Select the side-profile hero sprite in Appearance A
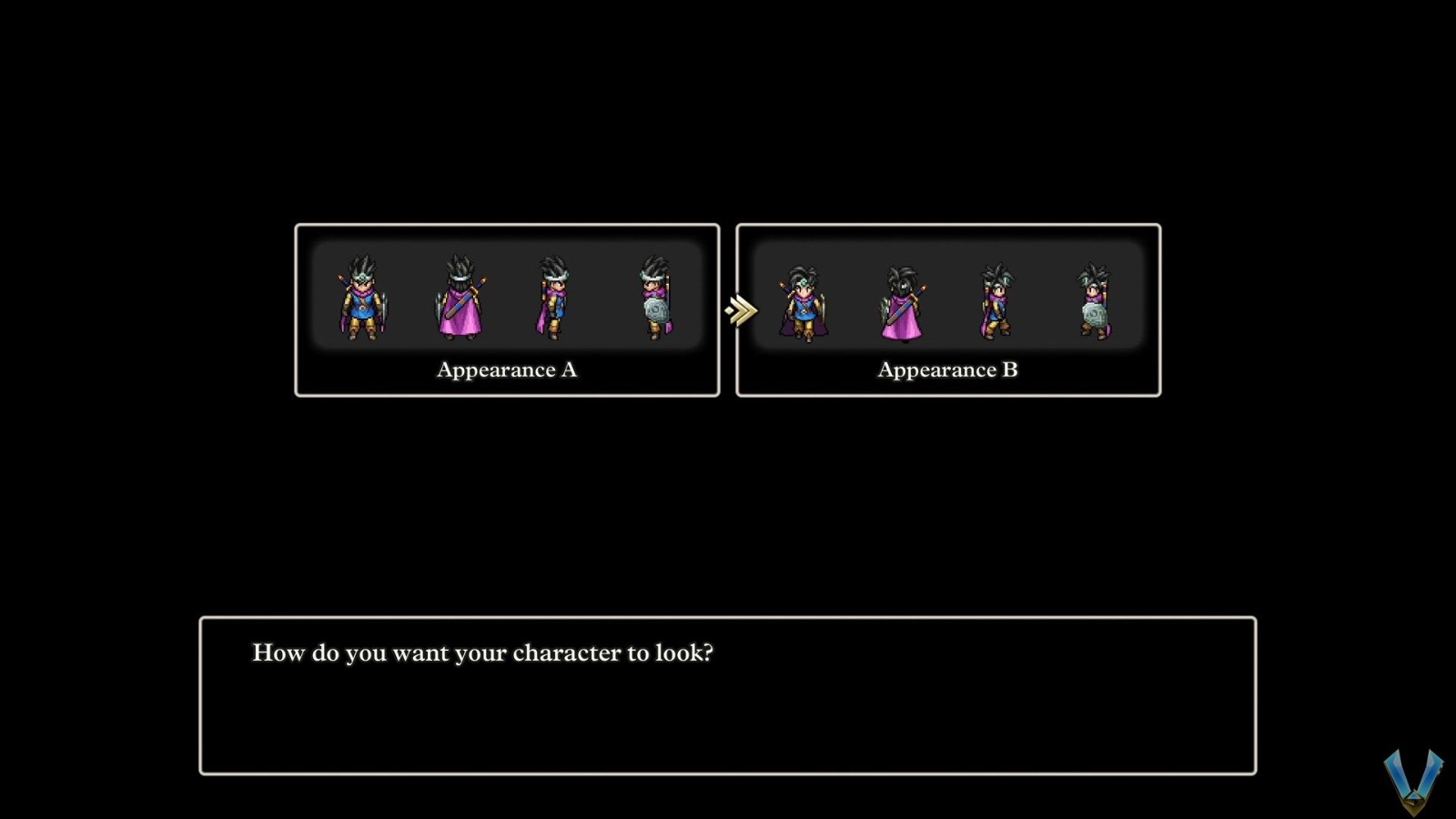This screenshot has height=819, width=1456. (553, 300)
